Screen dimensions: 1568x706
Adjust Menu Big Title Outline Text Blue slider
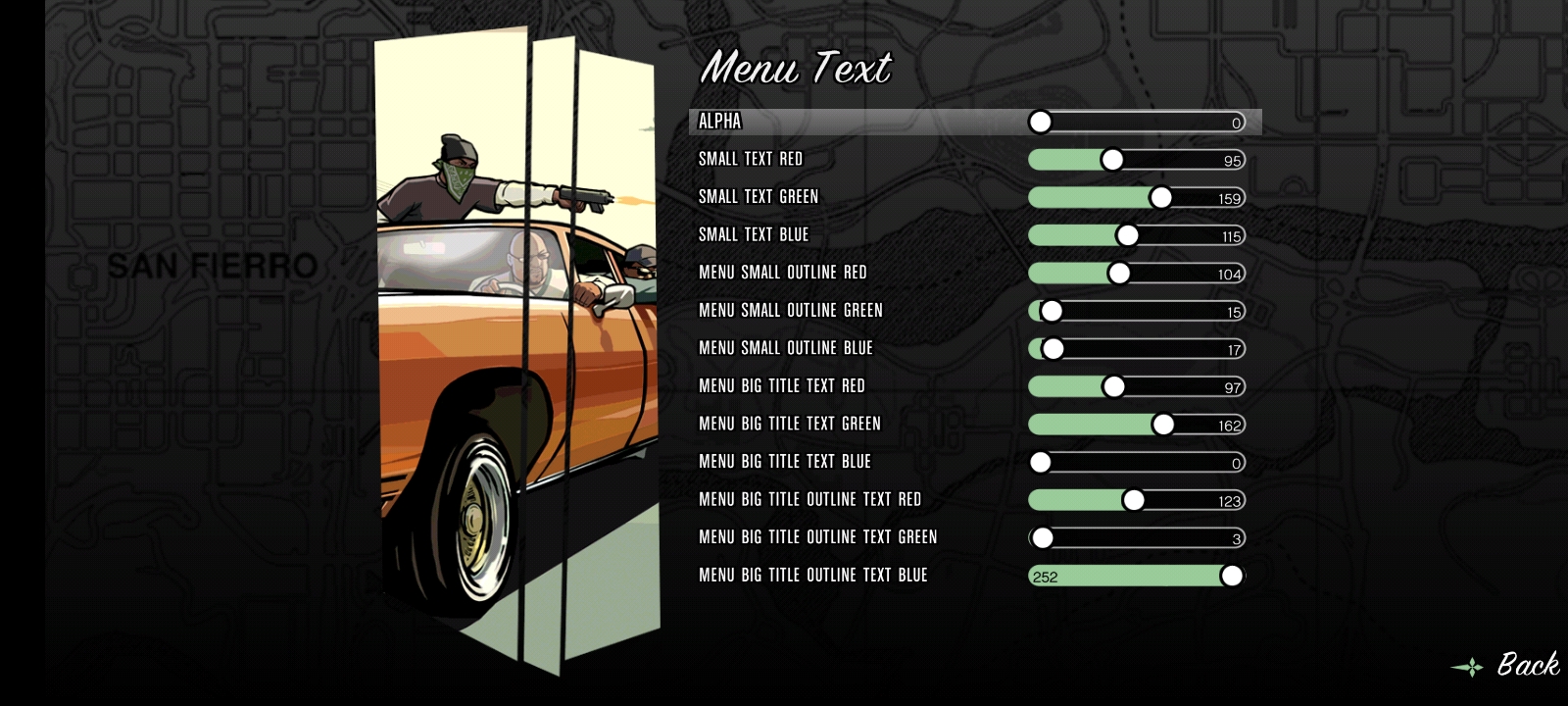click(x=1231, y=576)
